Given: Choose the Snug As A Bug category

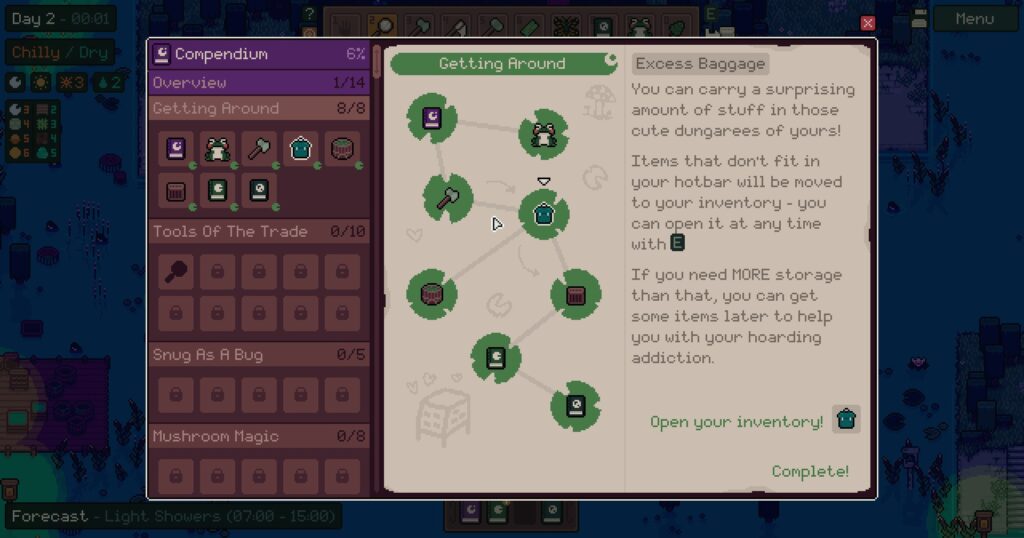Looking at the screenshot, I should [259, 355].
